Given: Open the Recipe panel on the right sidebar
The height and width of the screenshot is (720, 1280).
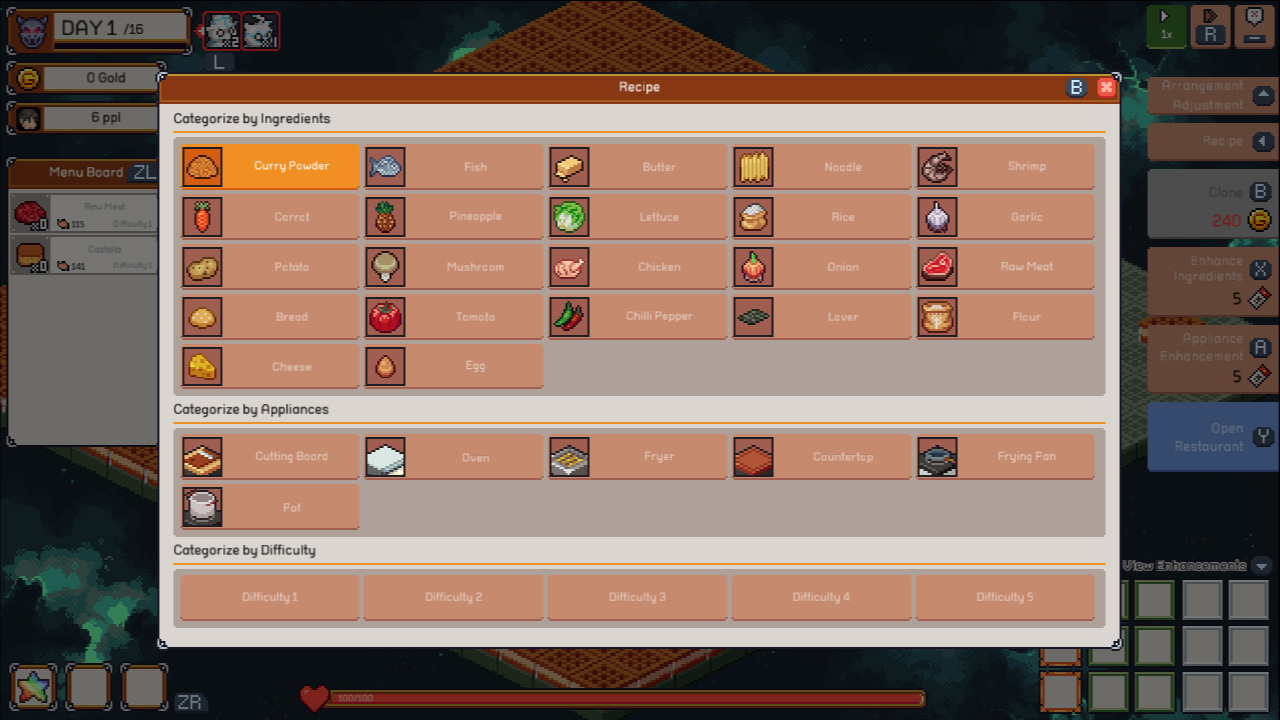Looking at the screenshot, I should pos(1213,142).
